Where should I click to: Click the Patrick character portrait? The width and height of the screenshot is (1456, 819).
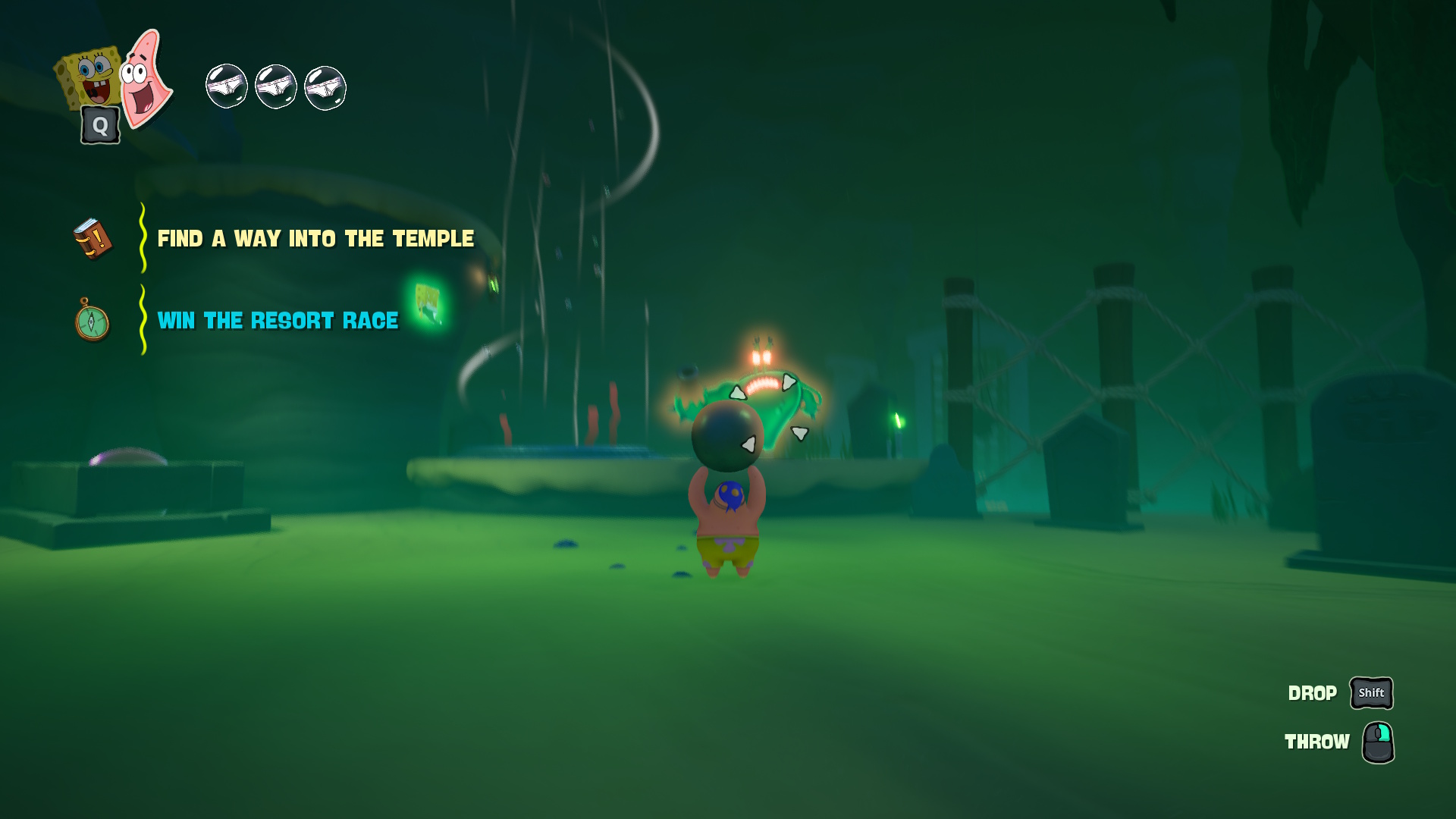click(x=145, y=78)
